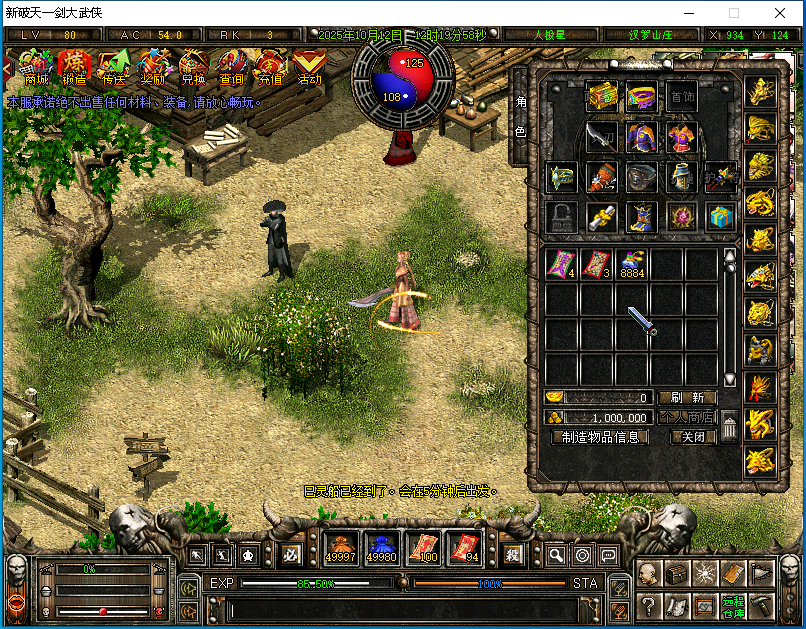
Task: Open the 锻造 forging menu
Action: pyautogui.click(x=74, y=68)
